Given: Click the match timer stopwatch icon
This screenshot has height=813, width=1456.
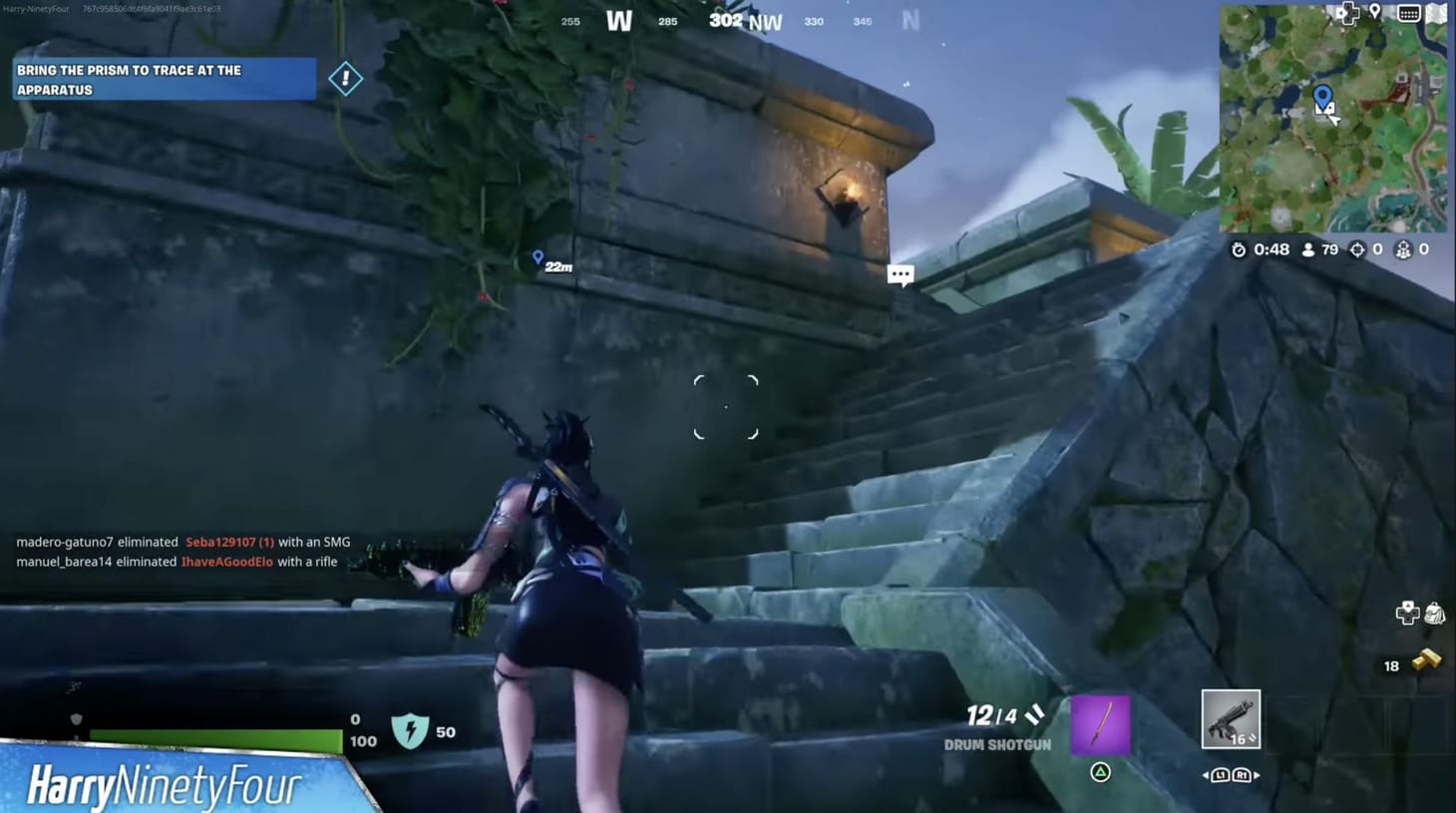Looking at the screenshot, I should [x=1240, y=249].
